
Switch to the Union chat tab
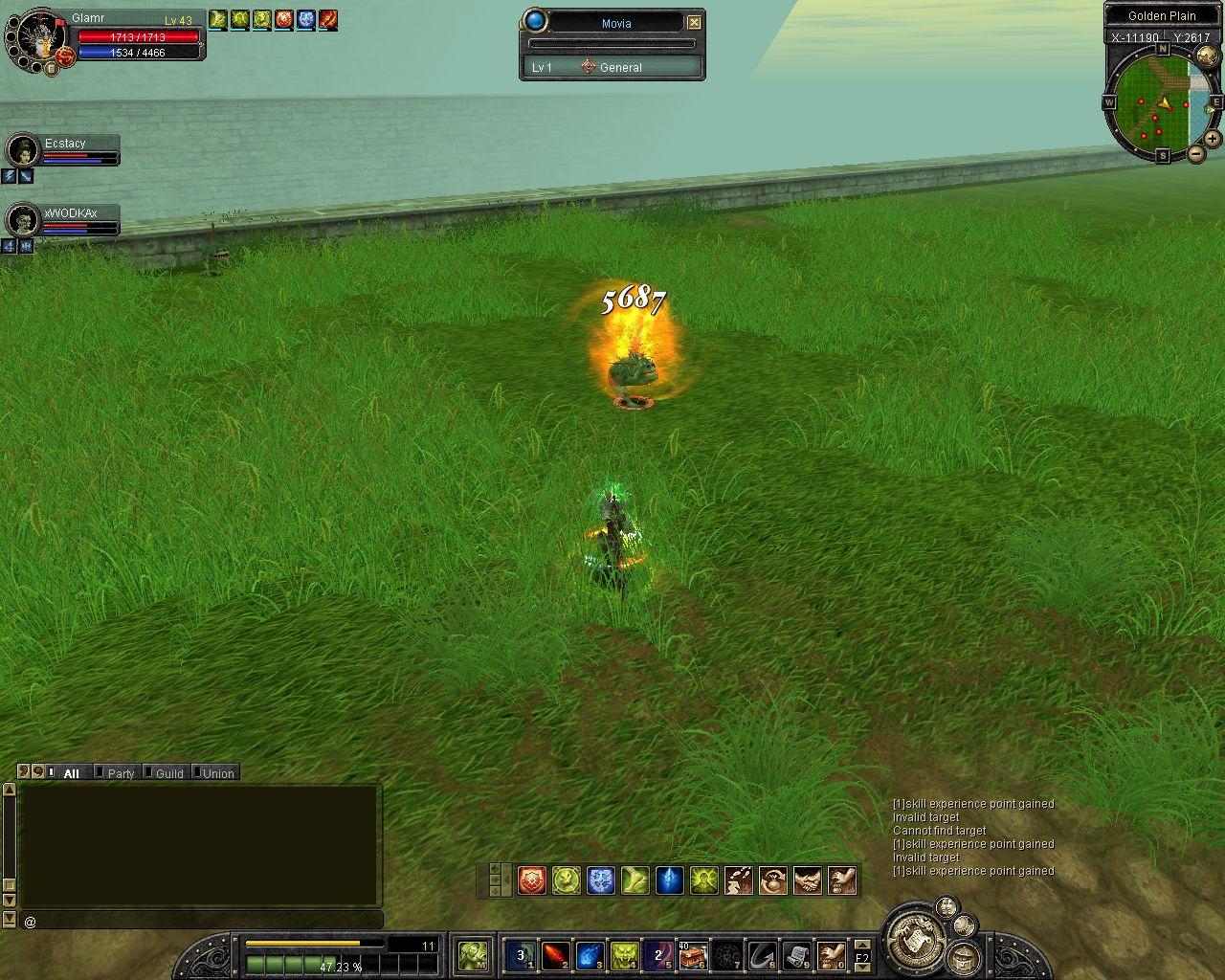point(217,773)
